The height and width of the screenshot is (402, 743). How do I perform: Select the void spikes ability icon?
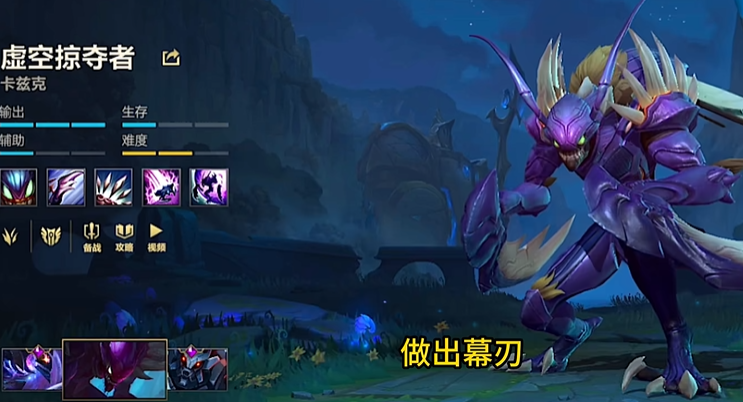[x=113, y=186]
